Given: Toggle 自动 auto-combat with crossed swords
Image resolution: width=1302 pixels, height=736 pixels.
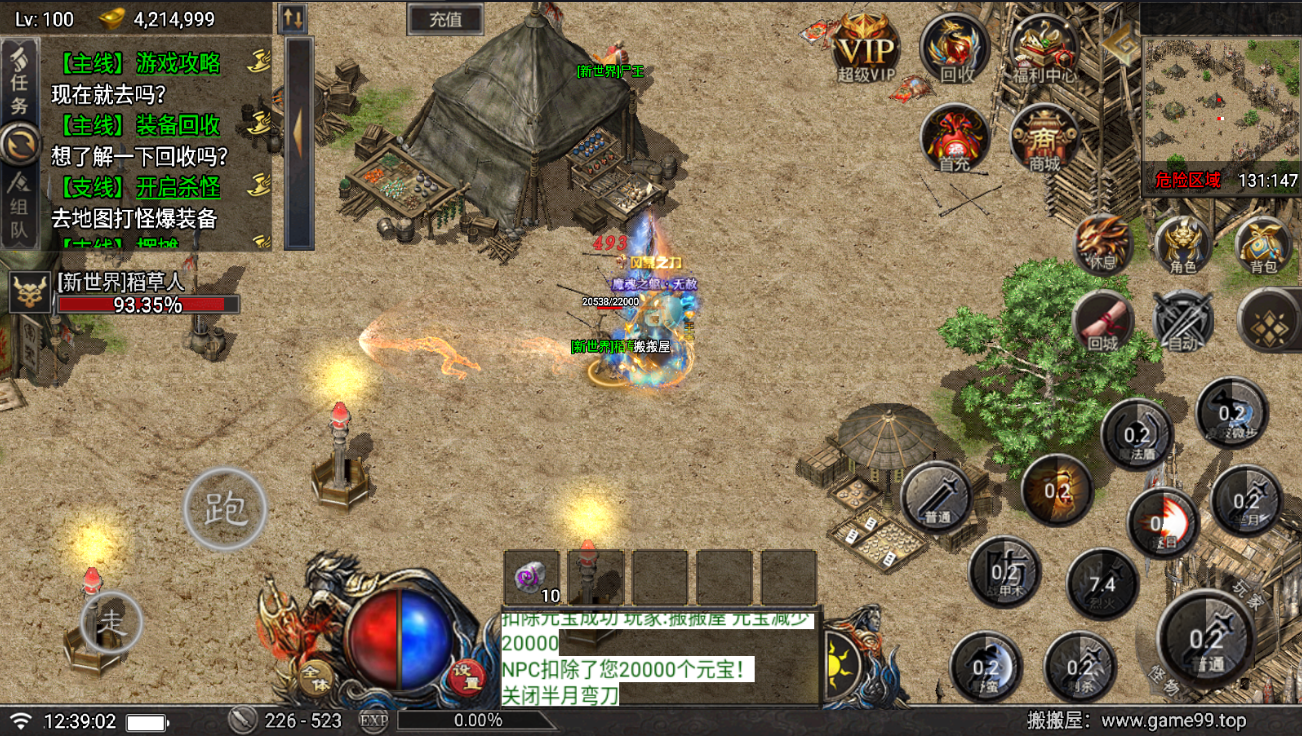Looking at the screenshot, I should pos(1183,321).
